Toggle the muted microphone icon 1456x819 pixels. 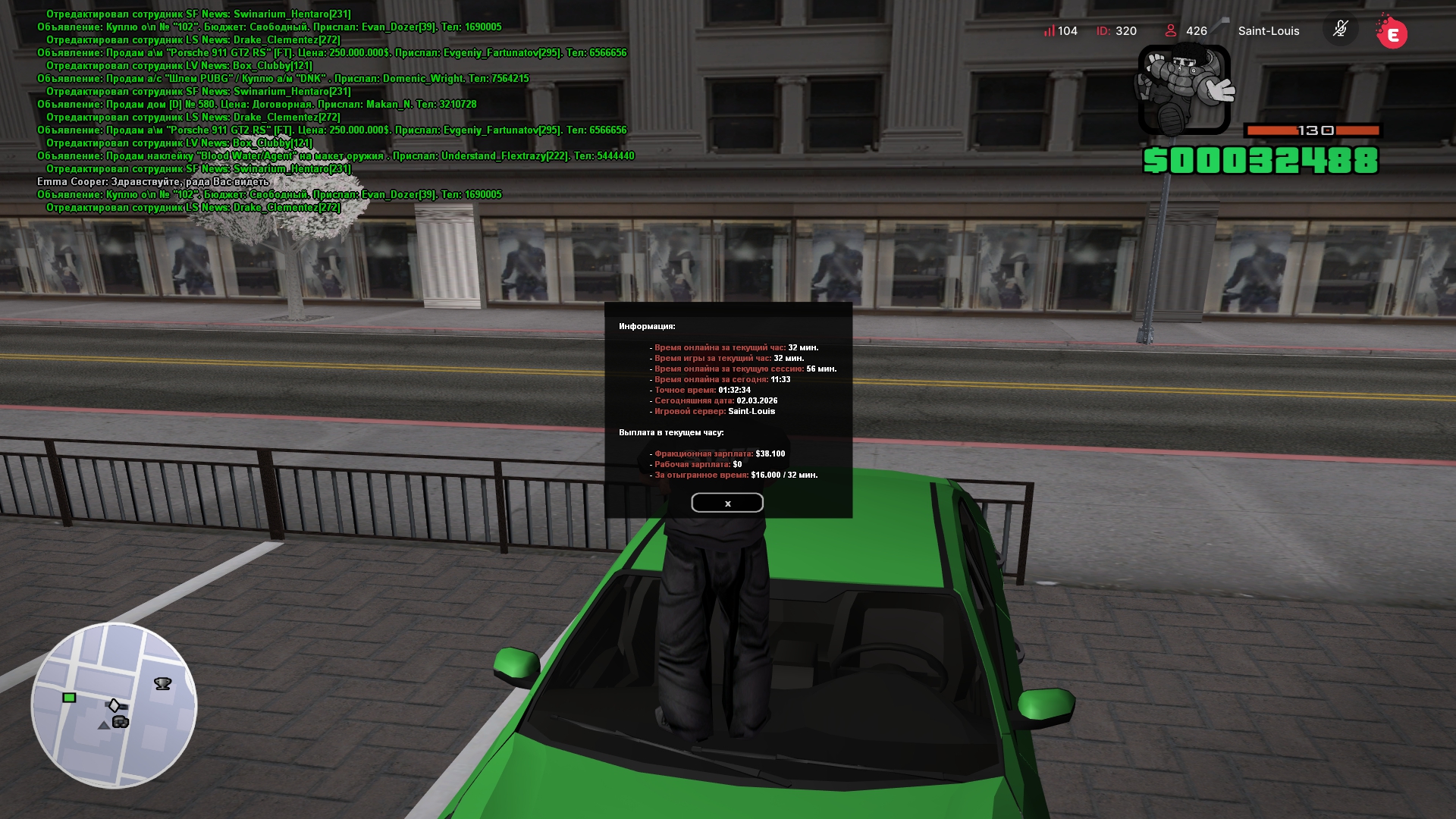click(1340, 30)
